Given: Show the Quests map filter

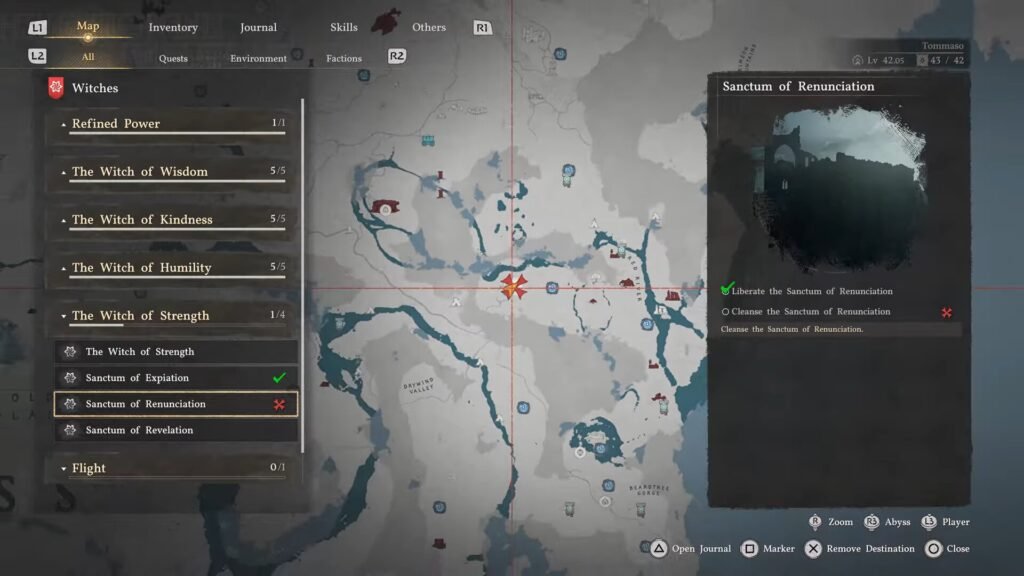Looking at the screenshot, I should 173,58.
